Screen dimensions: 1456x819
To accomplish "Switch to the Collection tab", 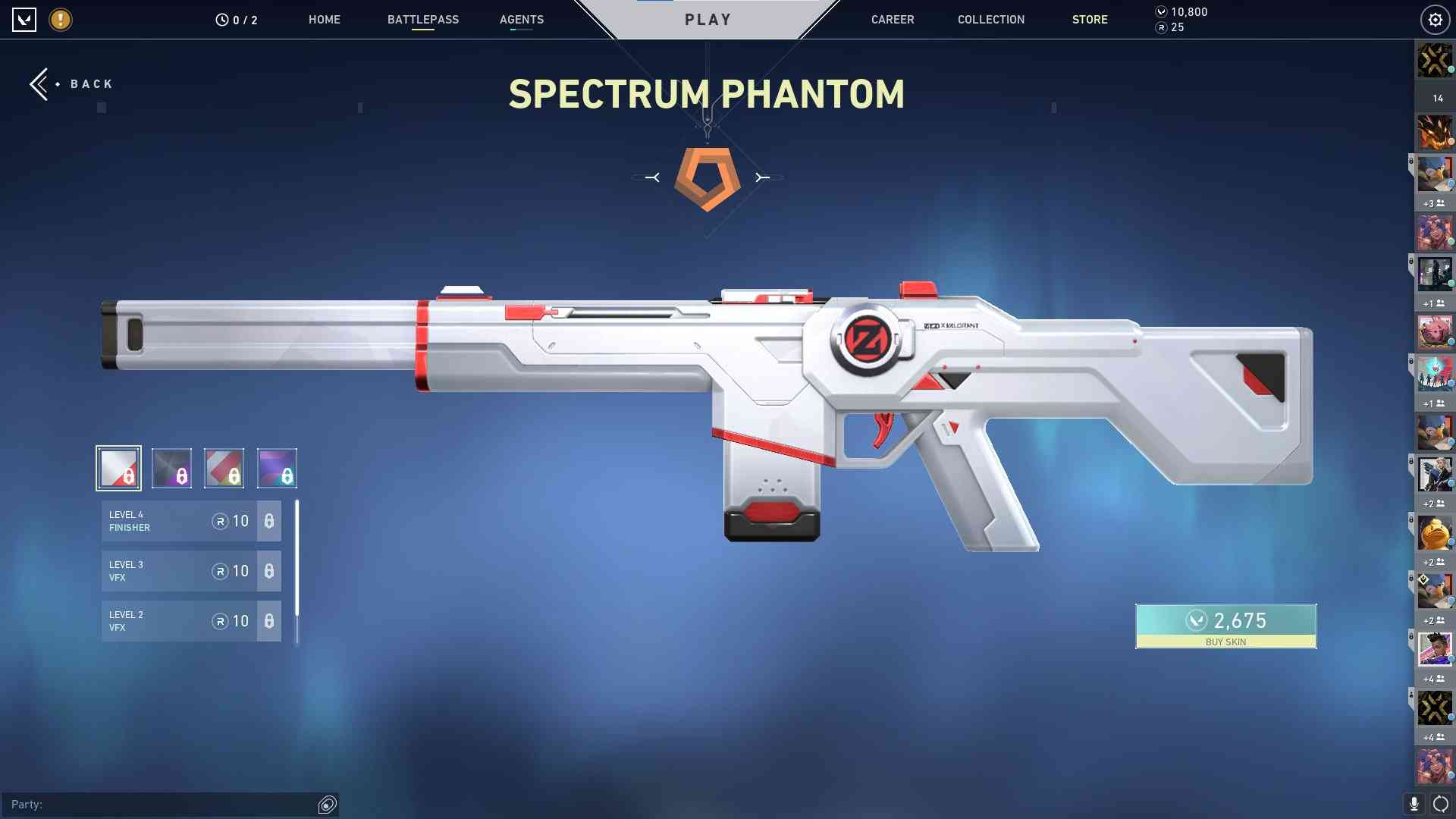I will click(x=990, y=20).
